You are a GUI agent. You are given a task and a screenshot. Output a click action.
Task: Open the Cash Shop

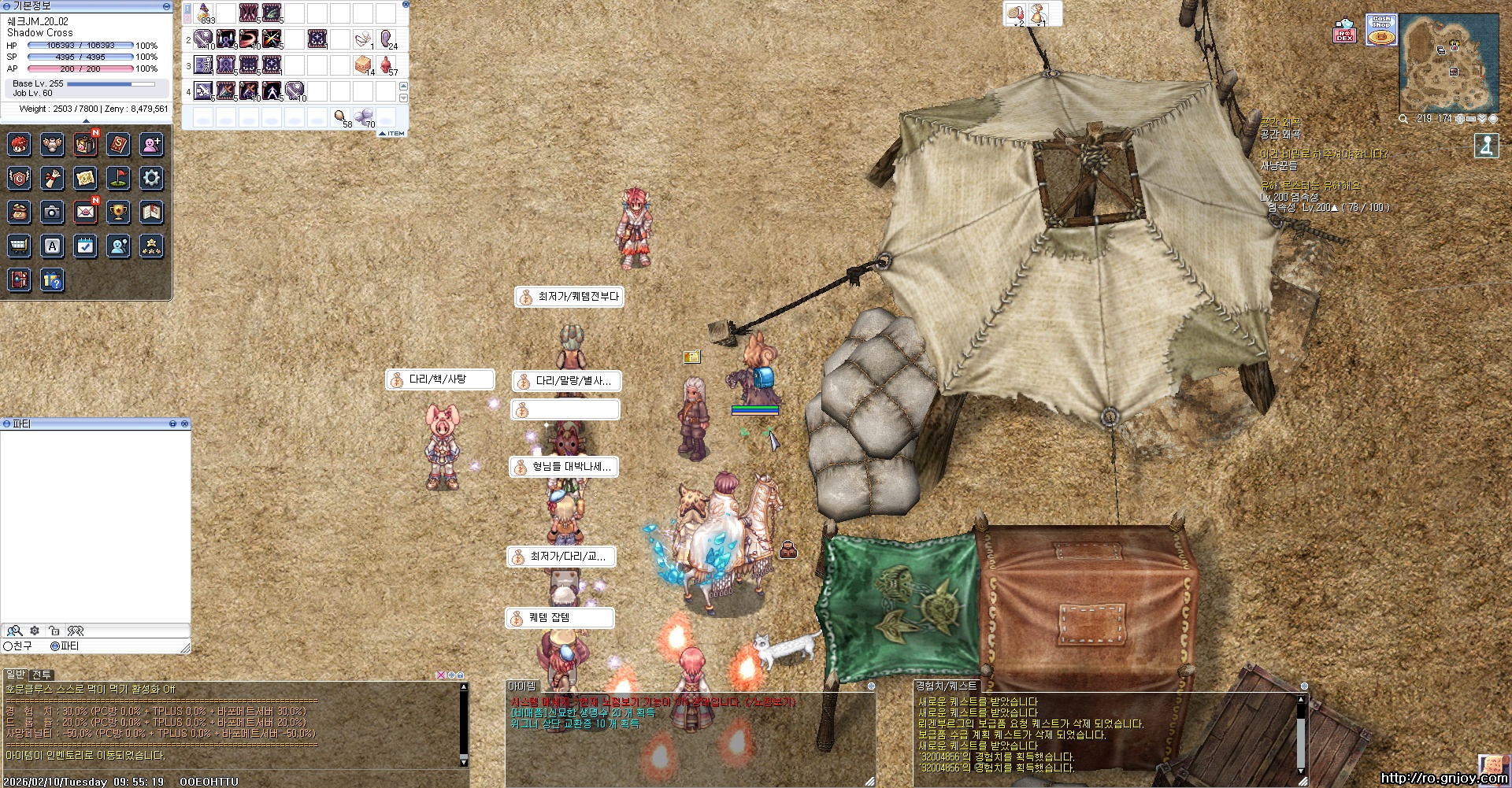tap(1381, 30)
